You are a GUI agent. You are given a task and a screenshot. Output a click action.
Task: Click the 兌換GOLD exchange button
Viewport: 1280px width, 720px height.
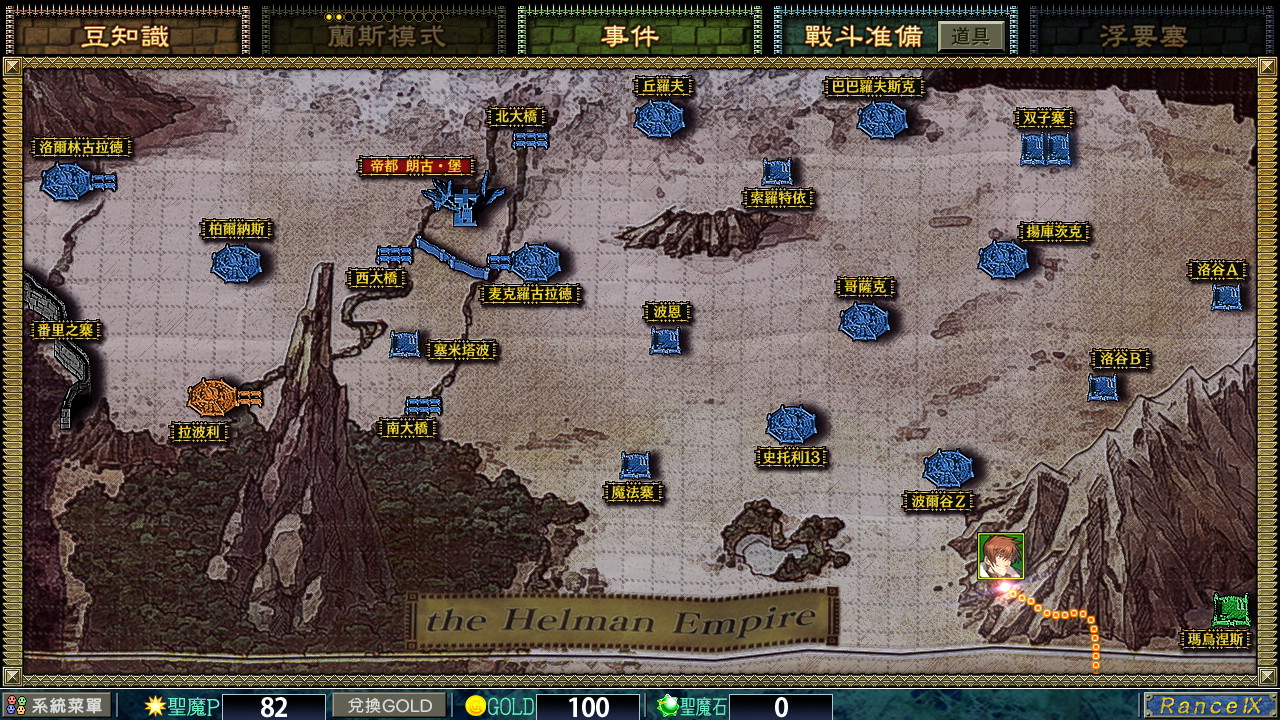click(x=389, y=705)
